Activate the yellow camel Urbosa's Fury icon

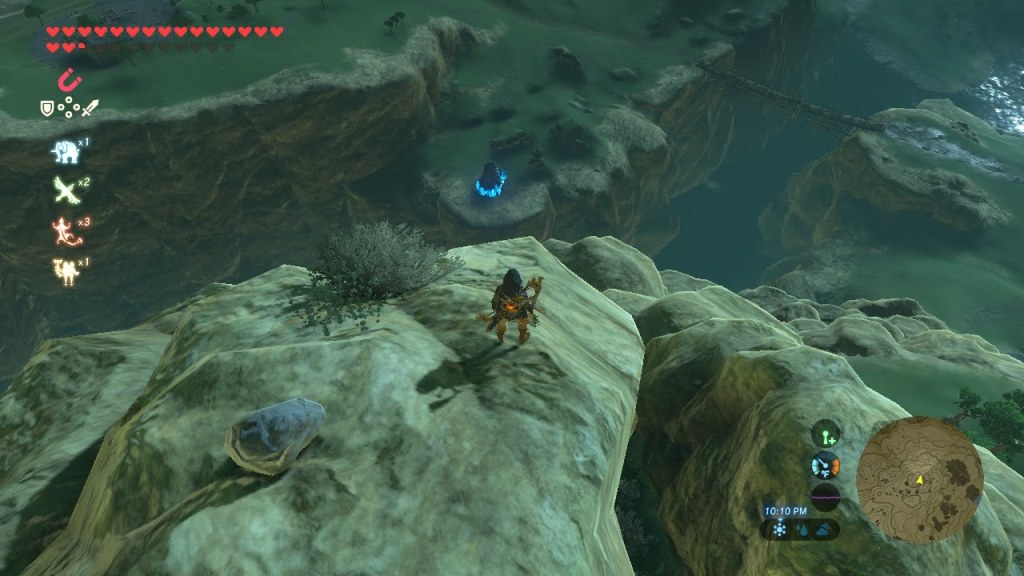[65, 270]
